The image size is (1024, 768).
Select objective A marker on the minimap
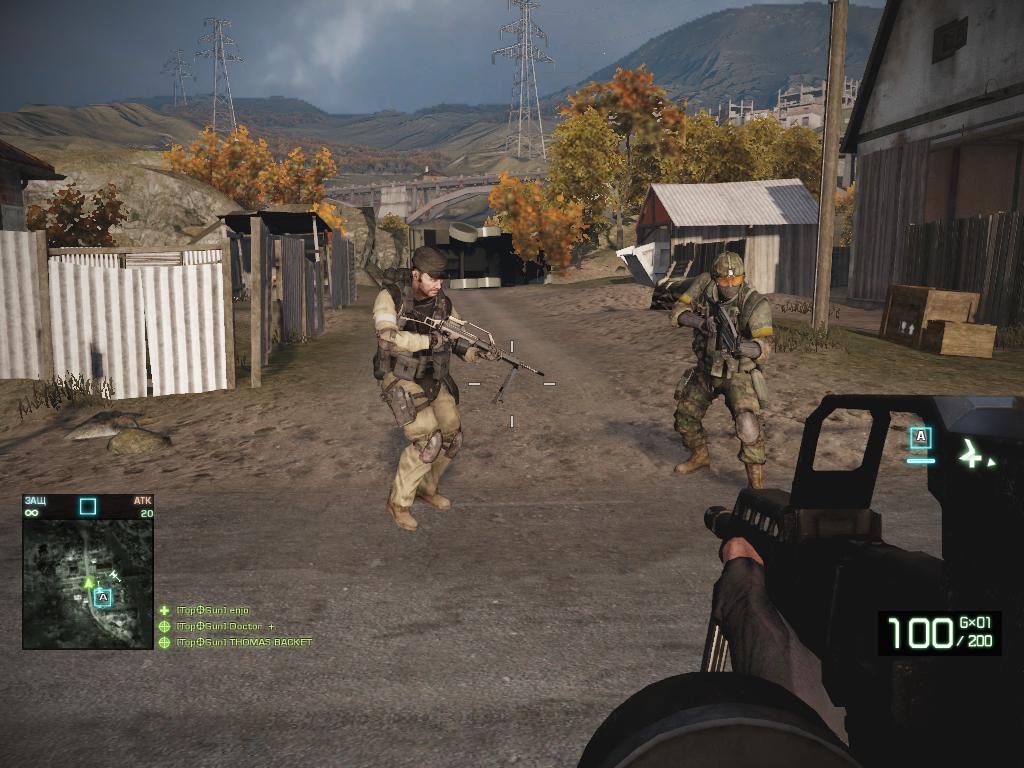102,597
